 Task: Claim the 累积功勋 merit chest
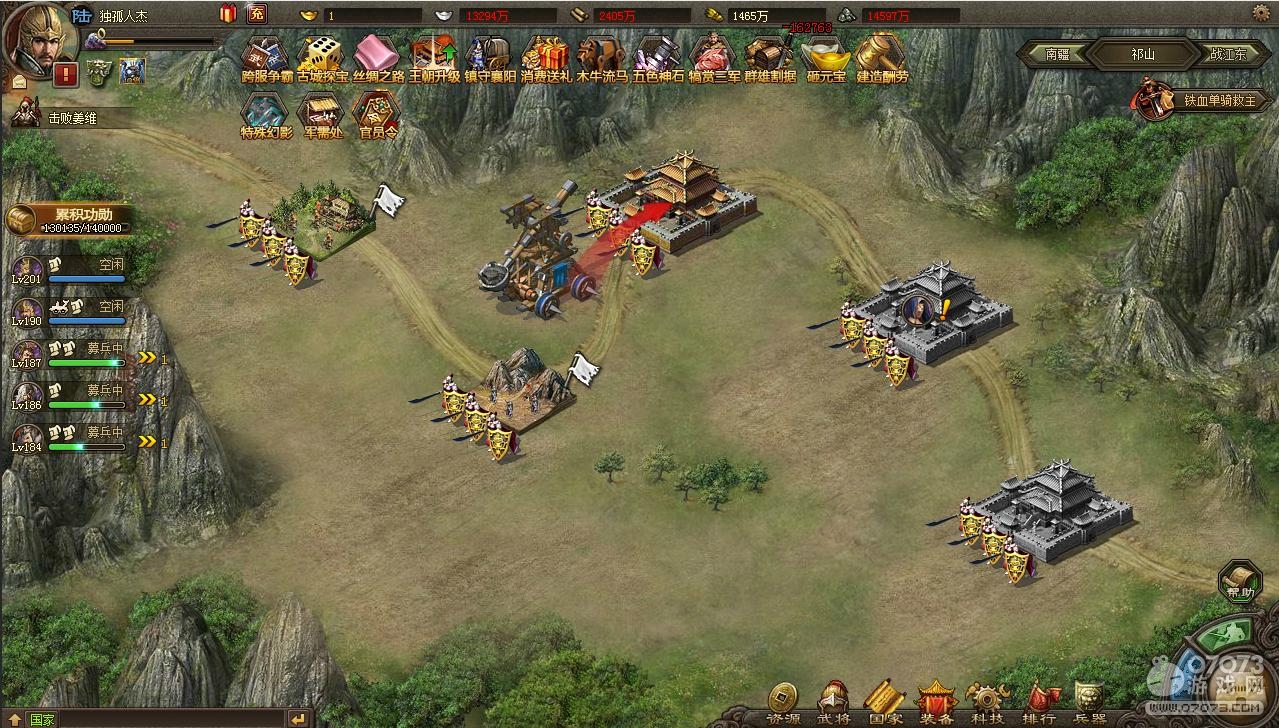point(24,219)
